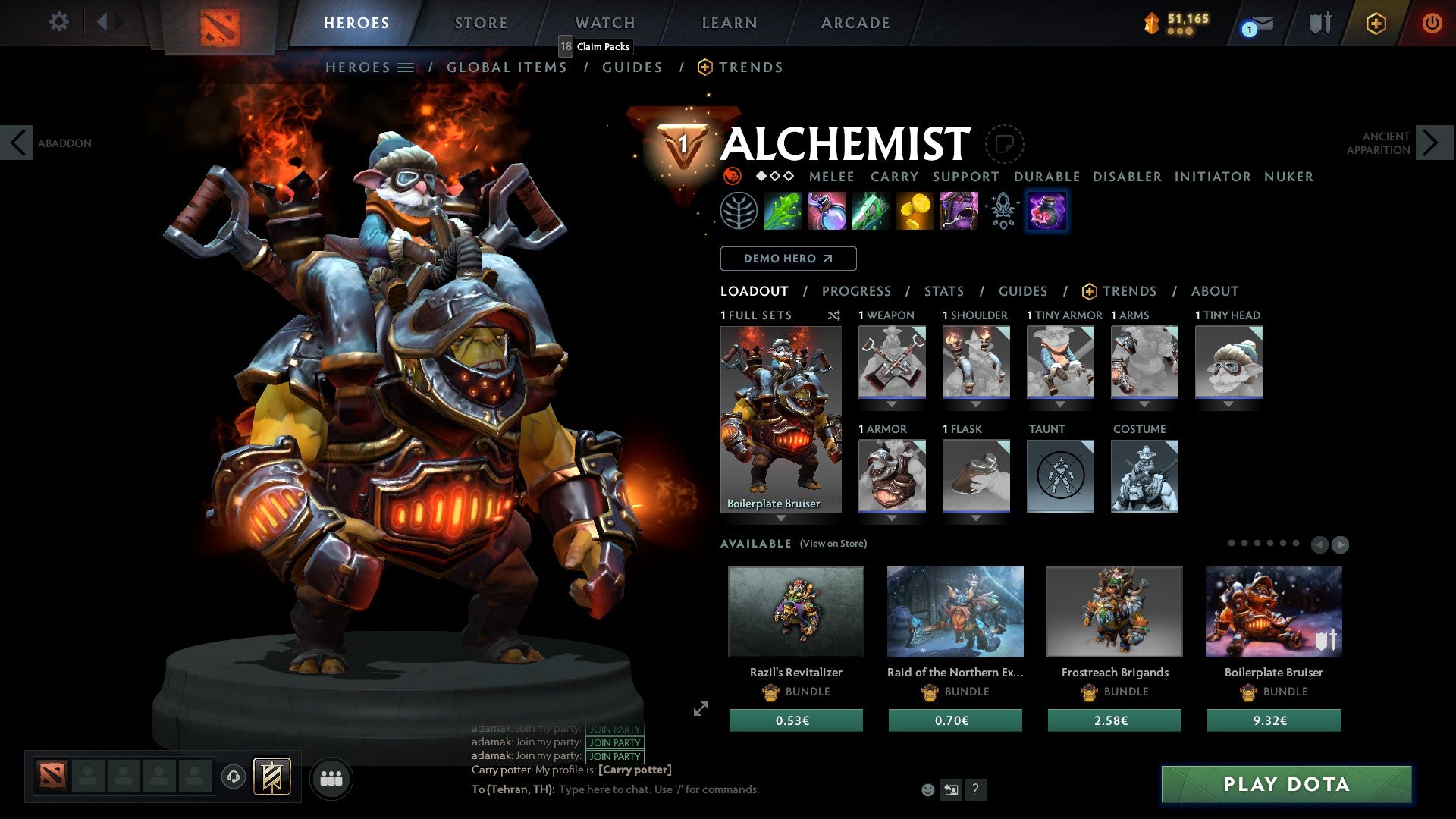
Task: Click the shuffle icon next to Full Sets
Action: point(833,315)
